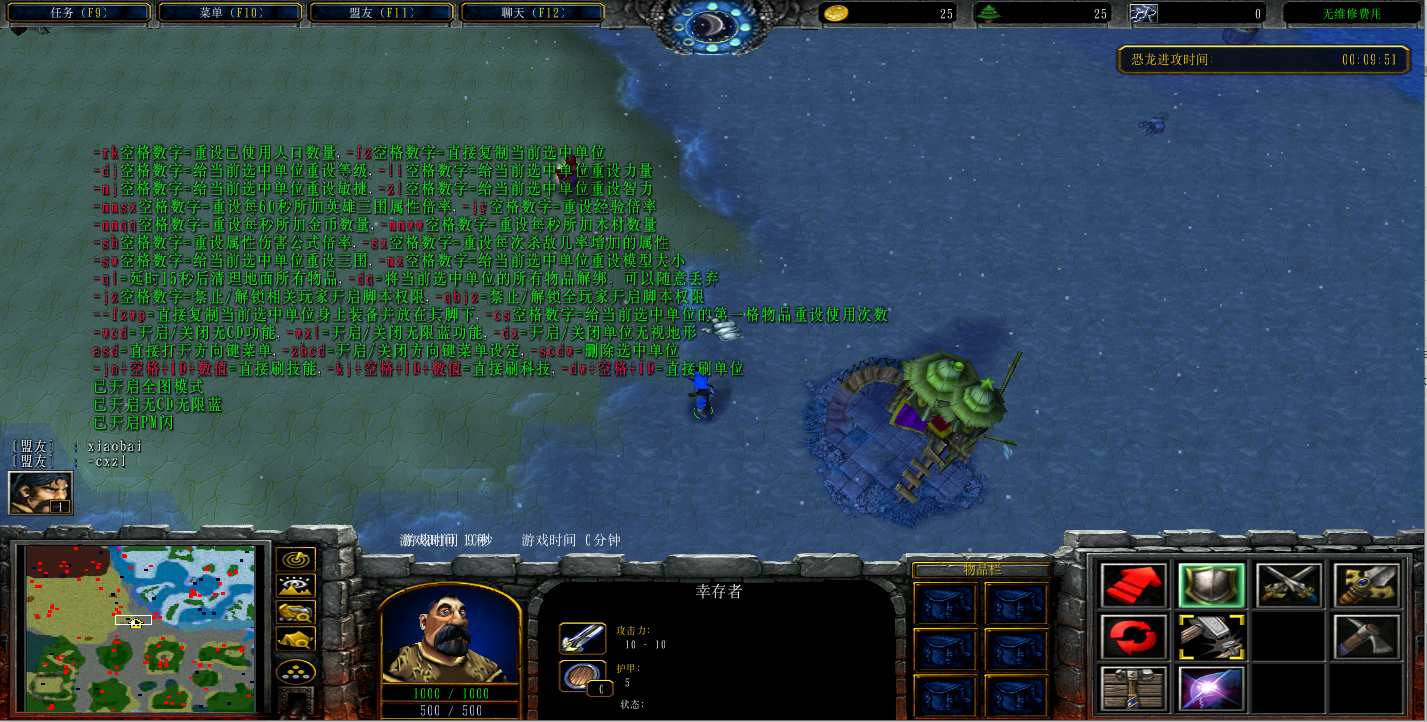Open the 菜单 (F10) game menu
1427x722 pixels.
(x=234, y=13)
